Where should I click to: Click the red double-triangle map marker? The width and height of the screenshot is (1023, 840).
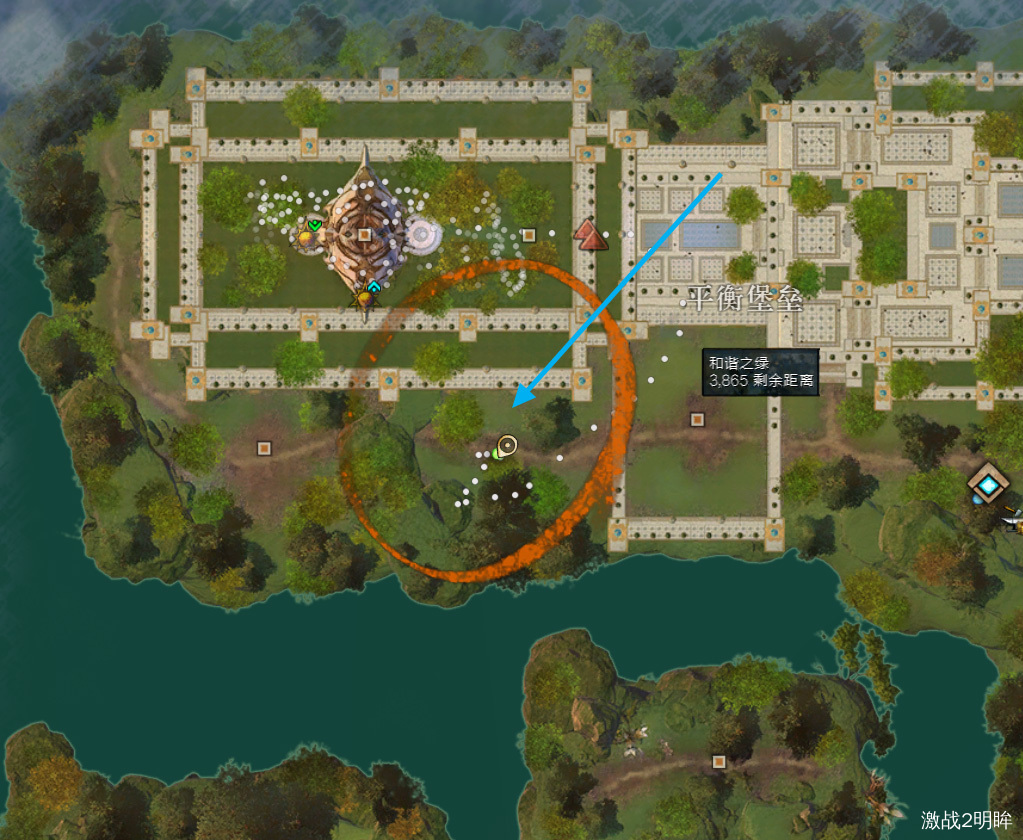[x=591, y=236]
